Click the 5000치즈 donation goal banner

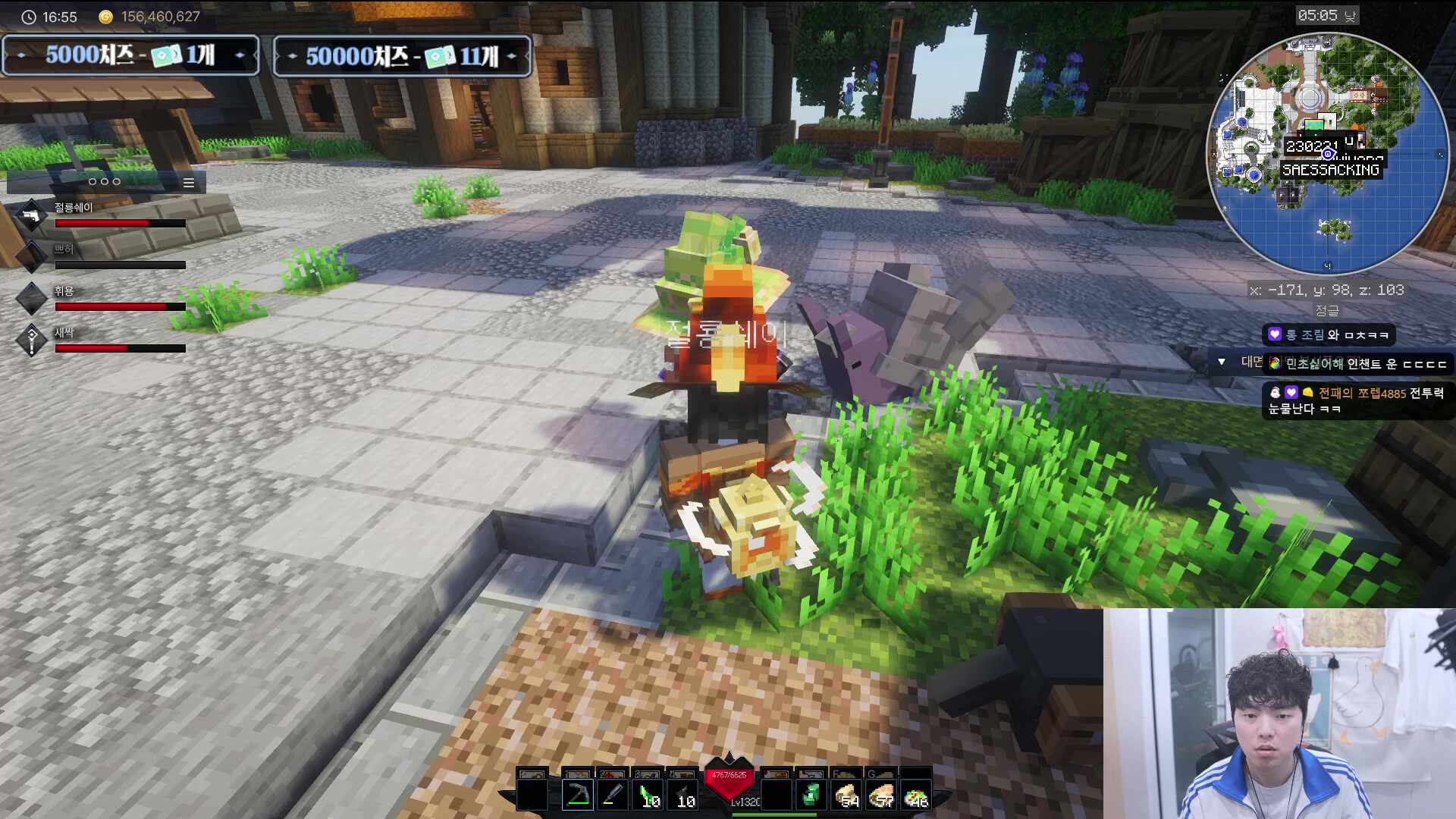click(x=130, y=55)
